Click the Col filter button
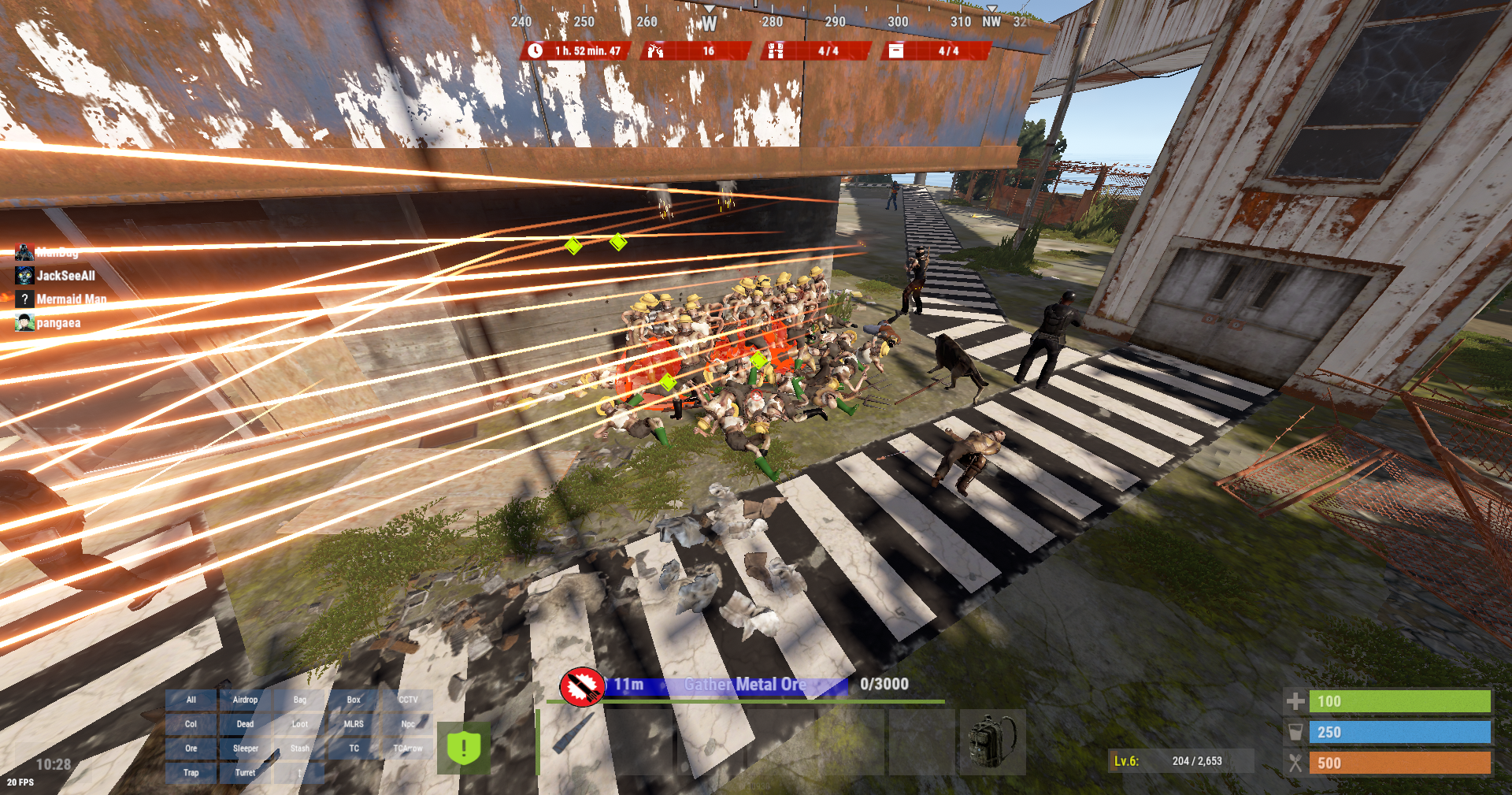The image size is (1512, 795). (191, 724)
